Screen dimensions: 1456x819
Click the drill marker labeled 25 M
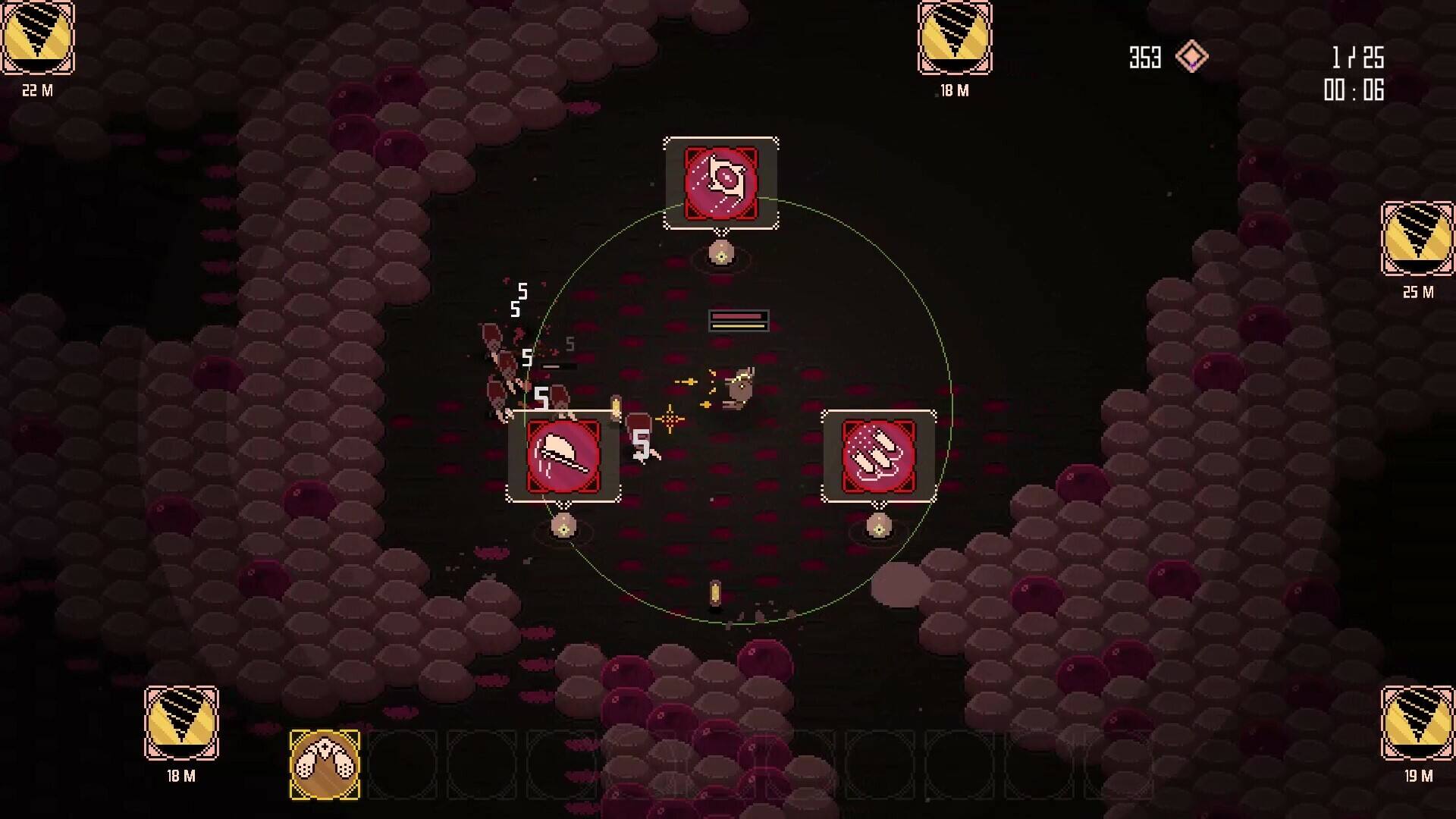[x=1417, y=239]
